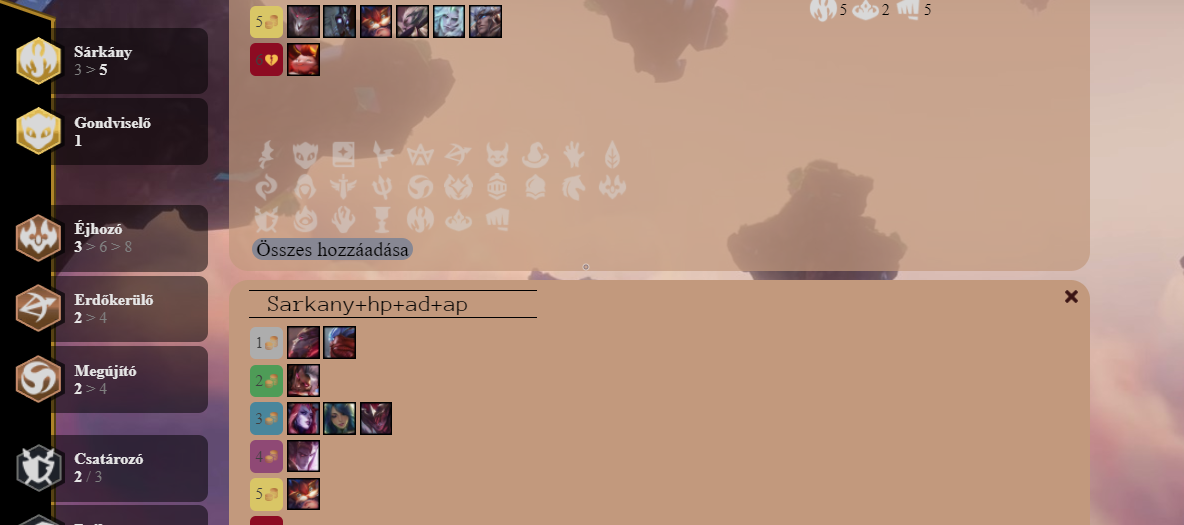Viewport: 1184px width, 525px height.
Task: Click the Megújító trait entry
Action: click(130, 379)
